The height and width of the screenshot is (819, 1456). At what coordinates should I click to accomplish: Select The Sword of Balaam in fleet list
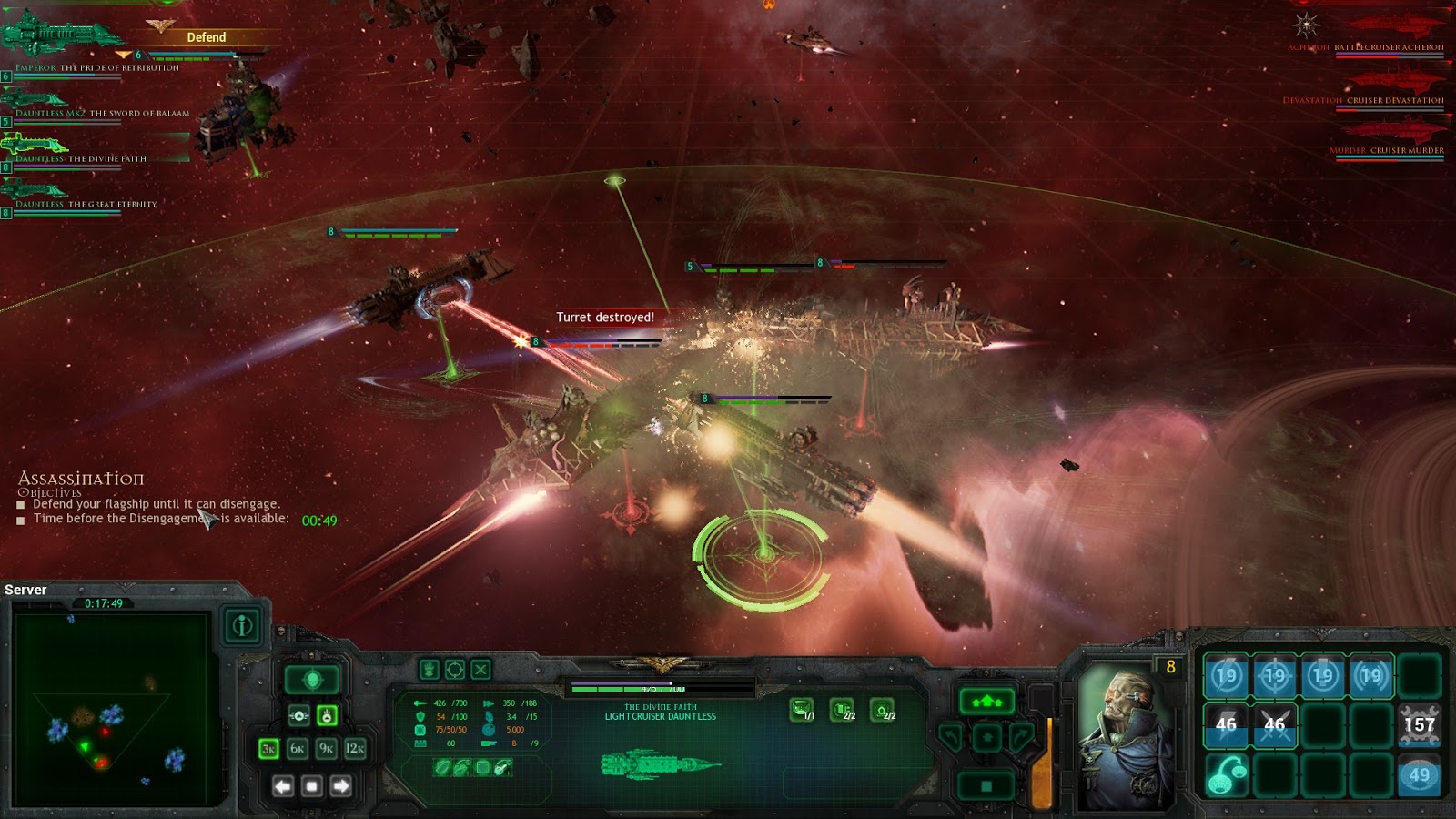click(x=36, y=100)
